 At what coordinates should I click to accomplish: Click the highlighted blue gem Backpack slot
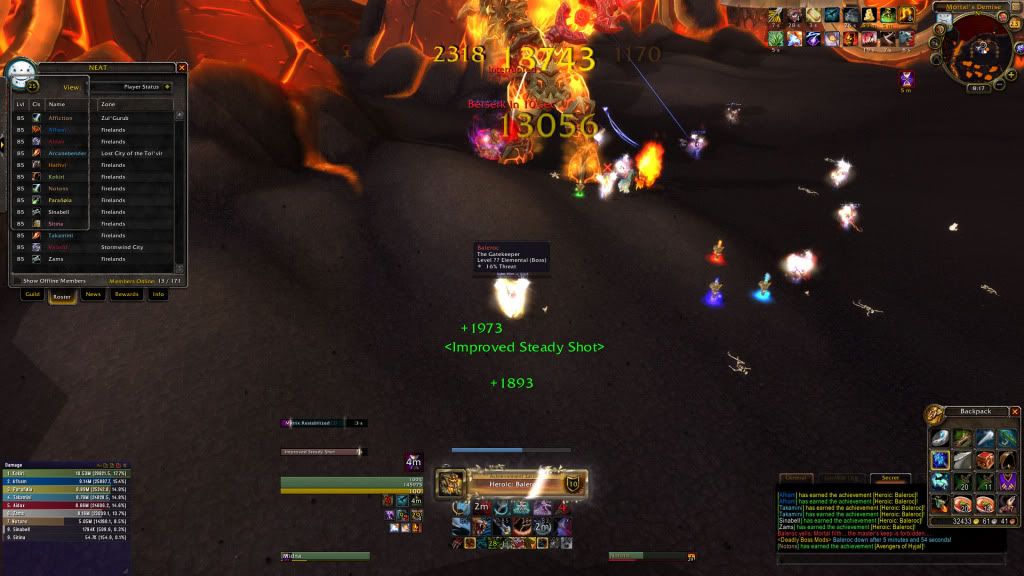click(x=941, y=460)
